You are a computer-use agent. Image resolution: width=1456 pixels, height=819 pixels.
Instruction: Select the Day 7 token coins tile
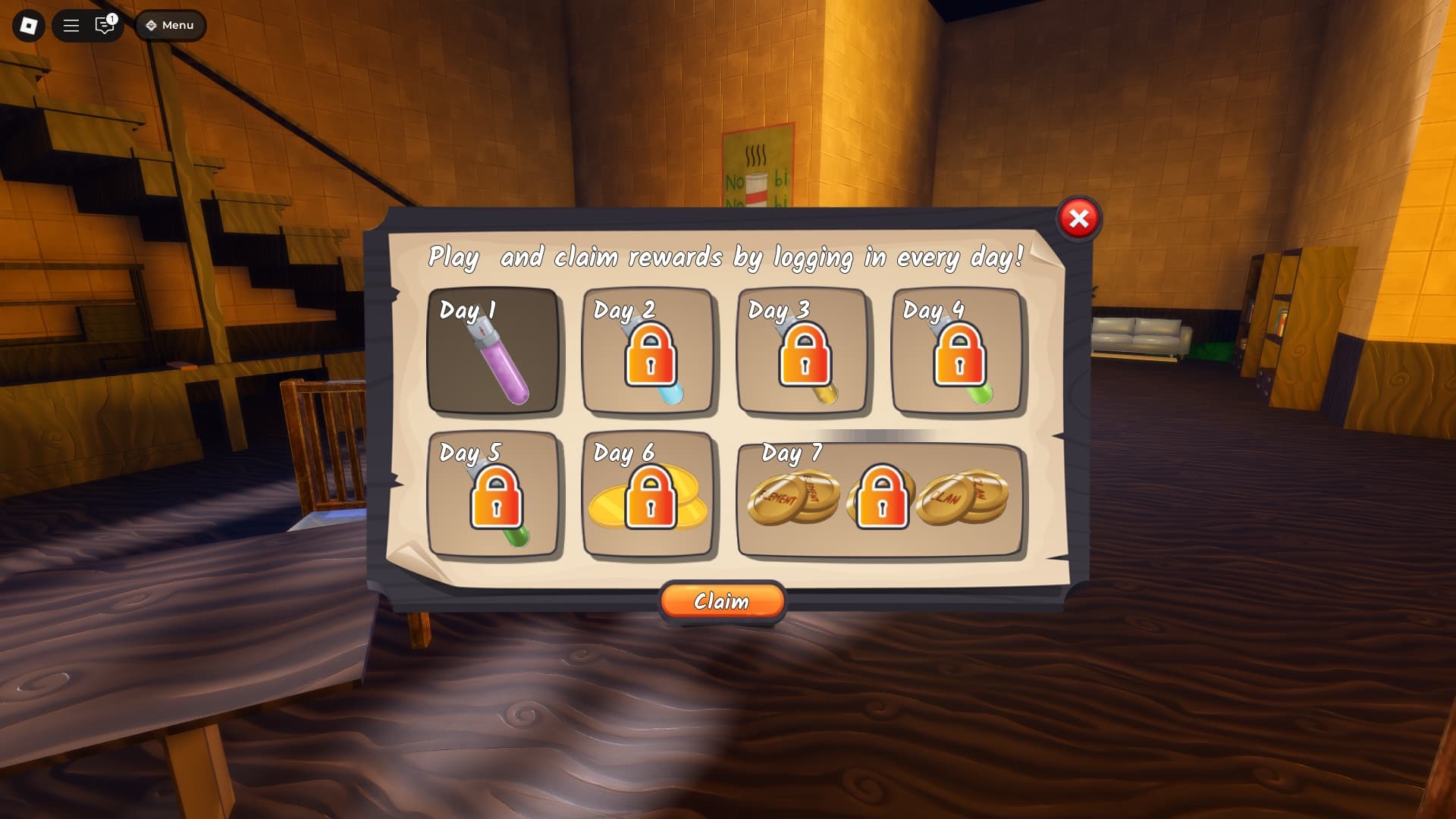pos(880,497)
